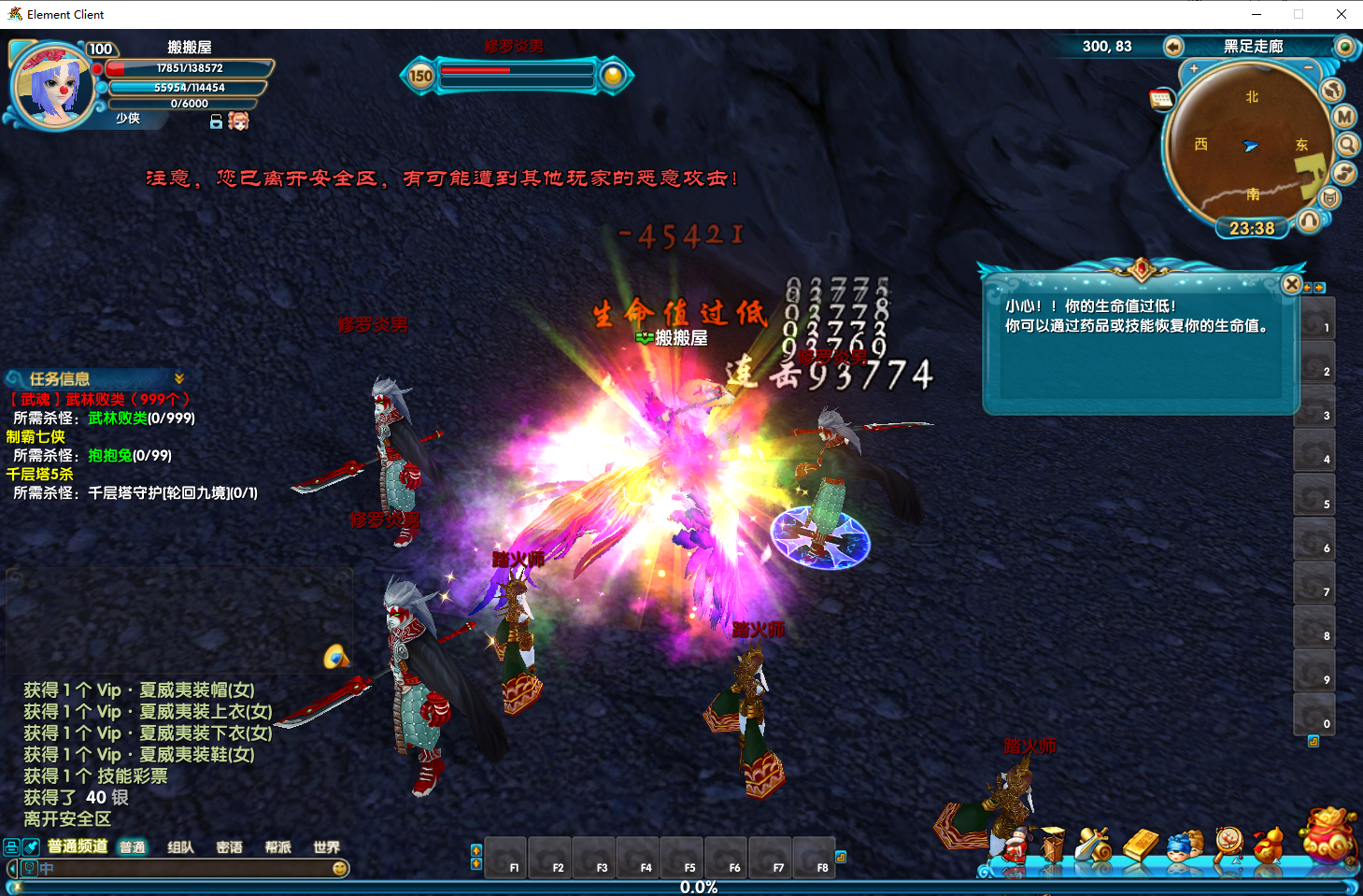Image resolution: width=1363 pixels, height=896 pixels.
Task: Open the calendar icon left of the minimap
Action: point(1162,98)
